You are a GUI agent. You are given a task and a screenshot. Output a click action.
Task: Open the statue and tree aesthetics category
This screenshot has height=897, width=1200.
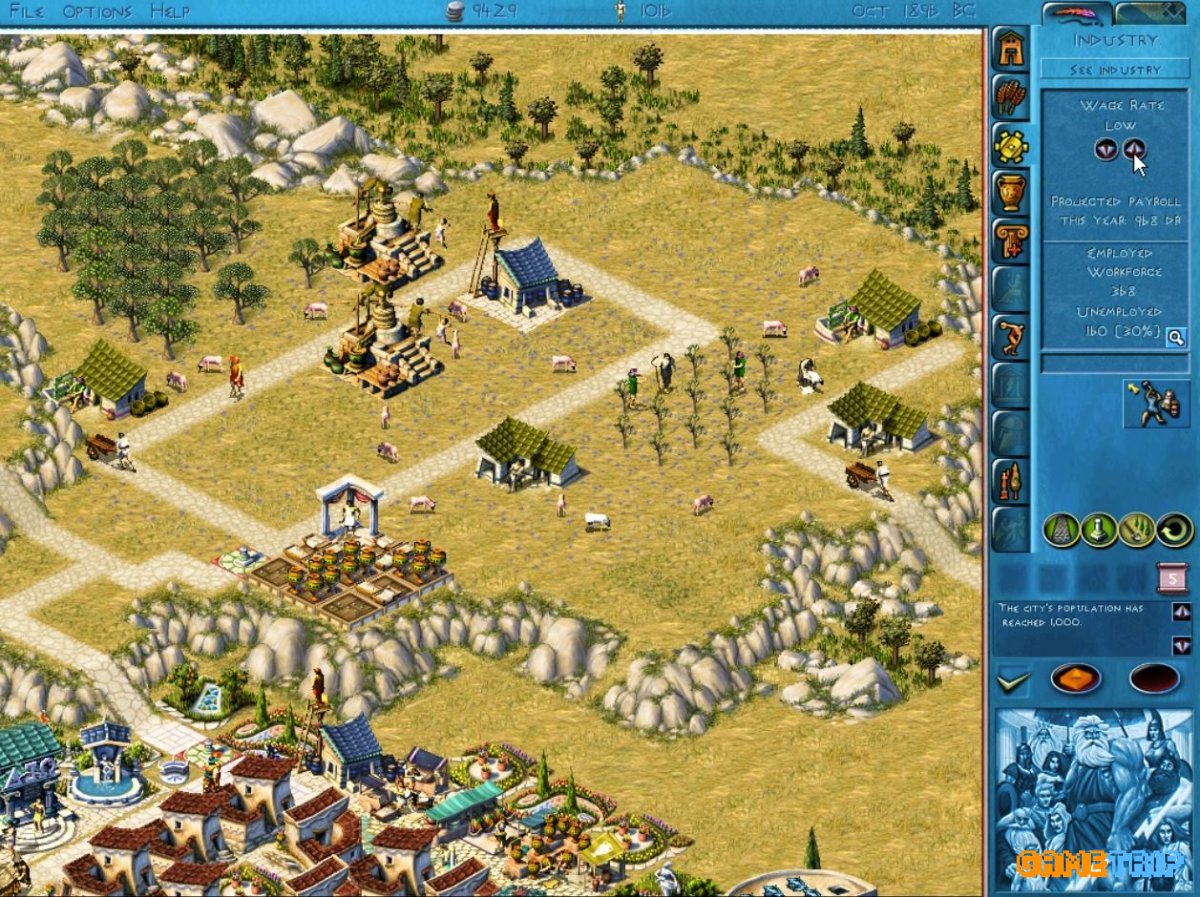pos(1011,482)
